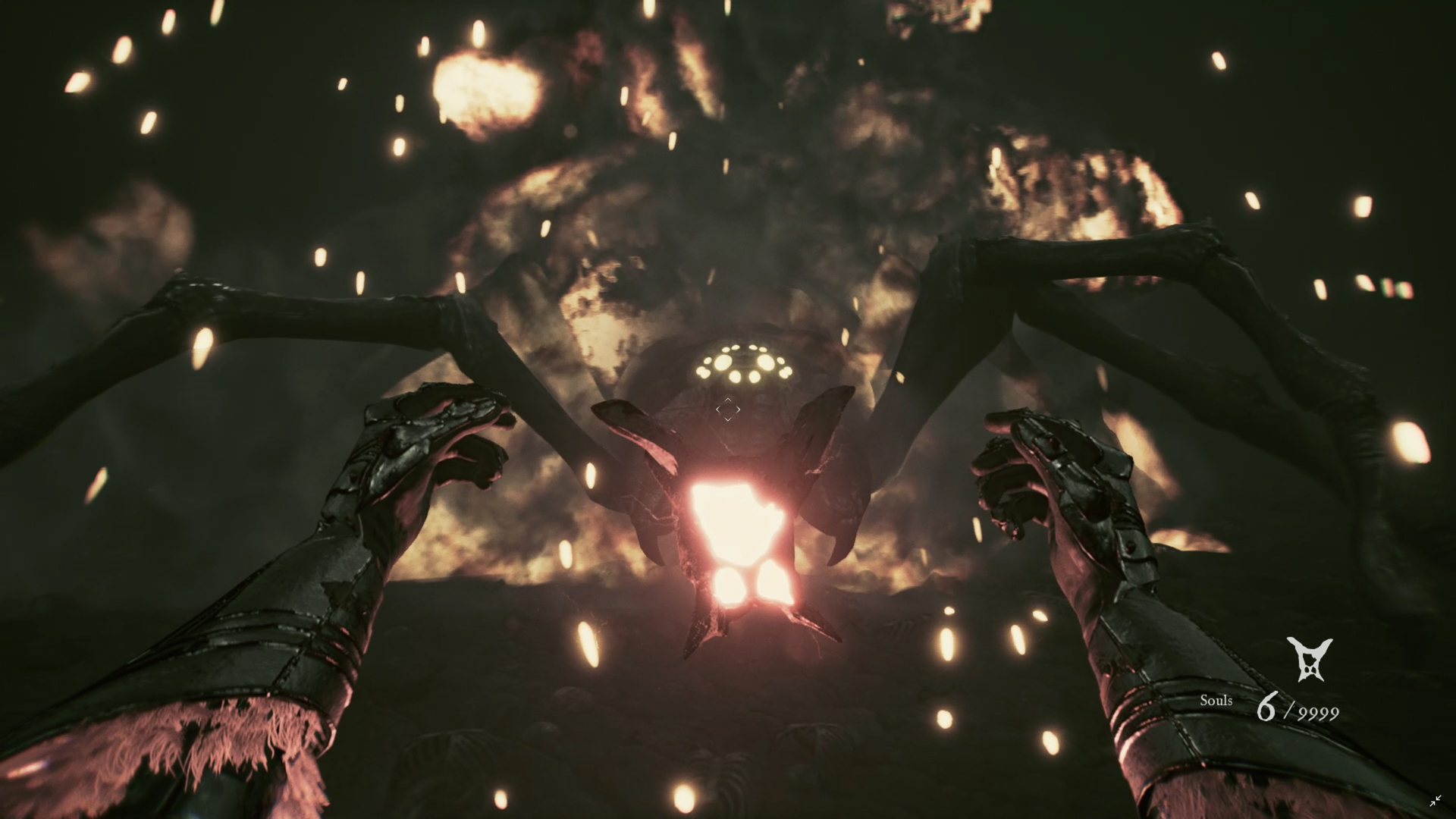Click the 9999 maximum souls value
The image size is (1456, 819).
click(1319, 713)
